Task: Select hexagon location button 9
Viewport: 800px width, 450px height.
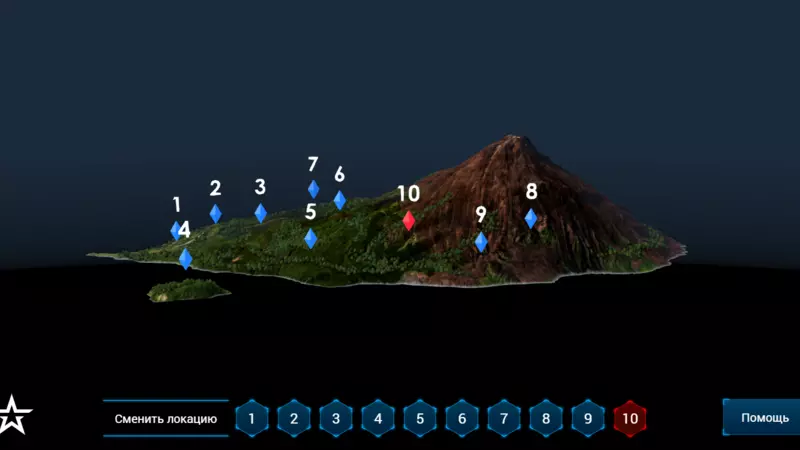Action: click(588, 418)
